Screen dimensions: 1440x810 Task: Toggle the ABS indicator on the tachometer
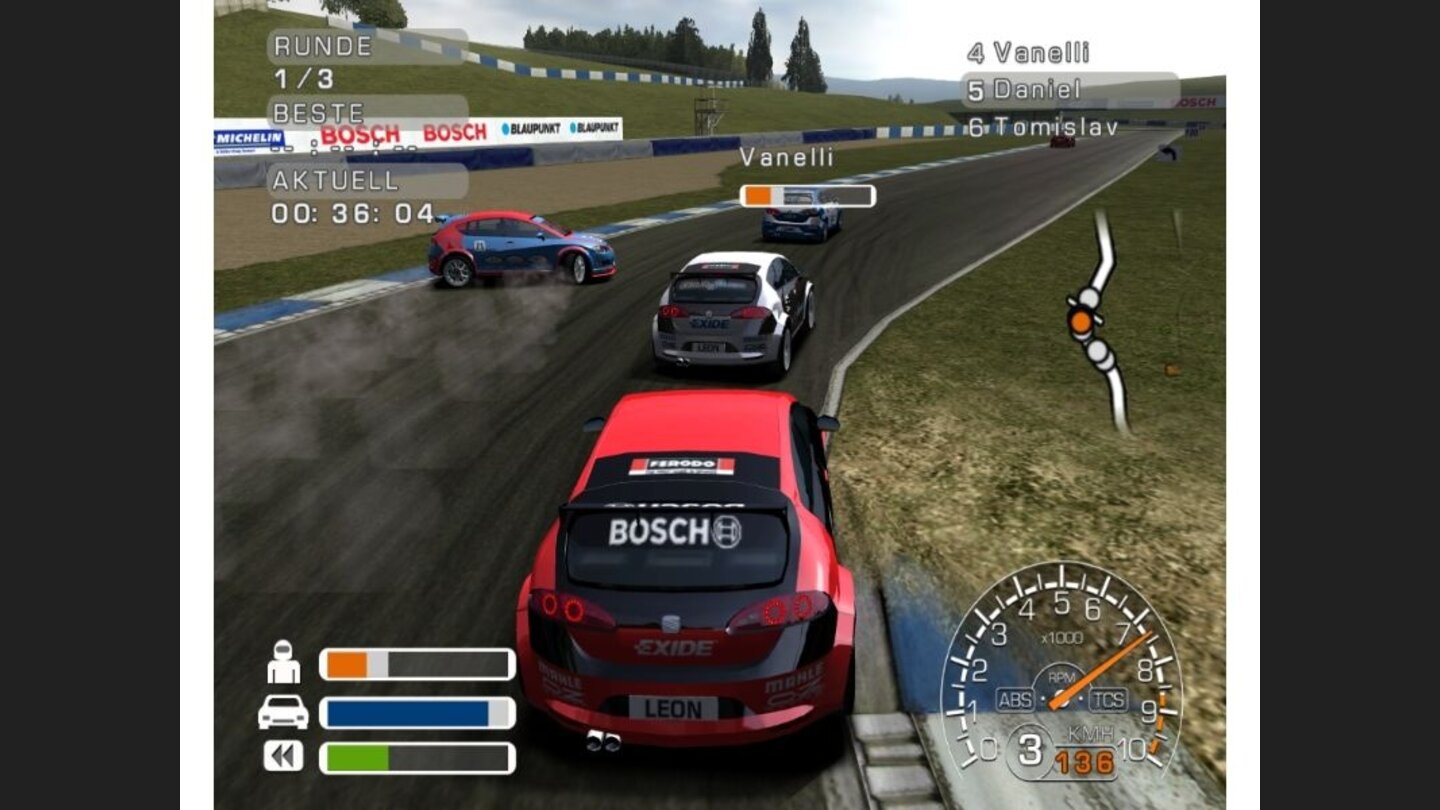click(x=1014, y=699)
